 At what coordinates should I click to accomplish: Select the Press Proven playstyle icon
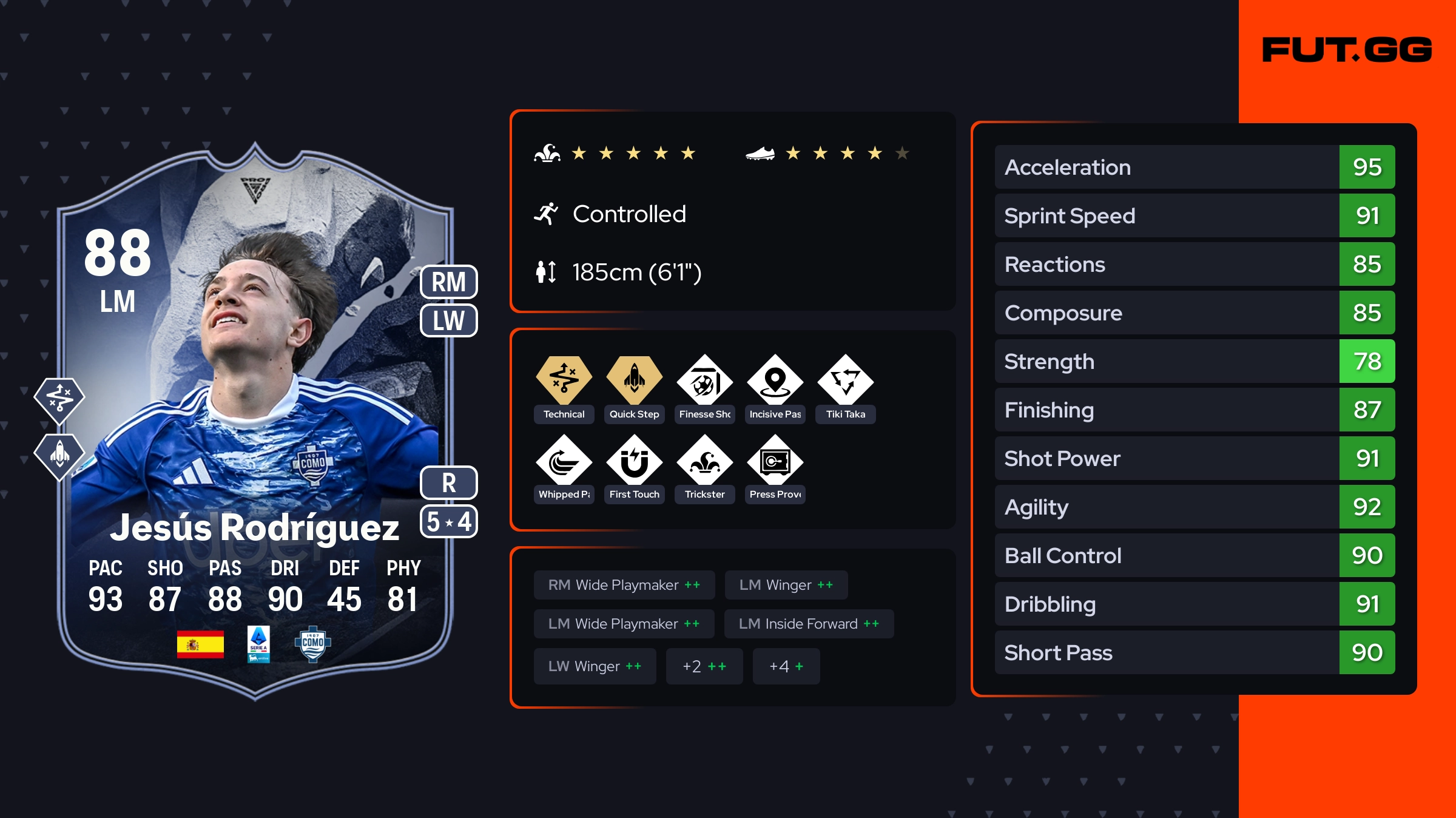point(775,462)
